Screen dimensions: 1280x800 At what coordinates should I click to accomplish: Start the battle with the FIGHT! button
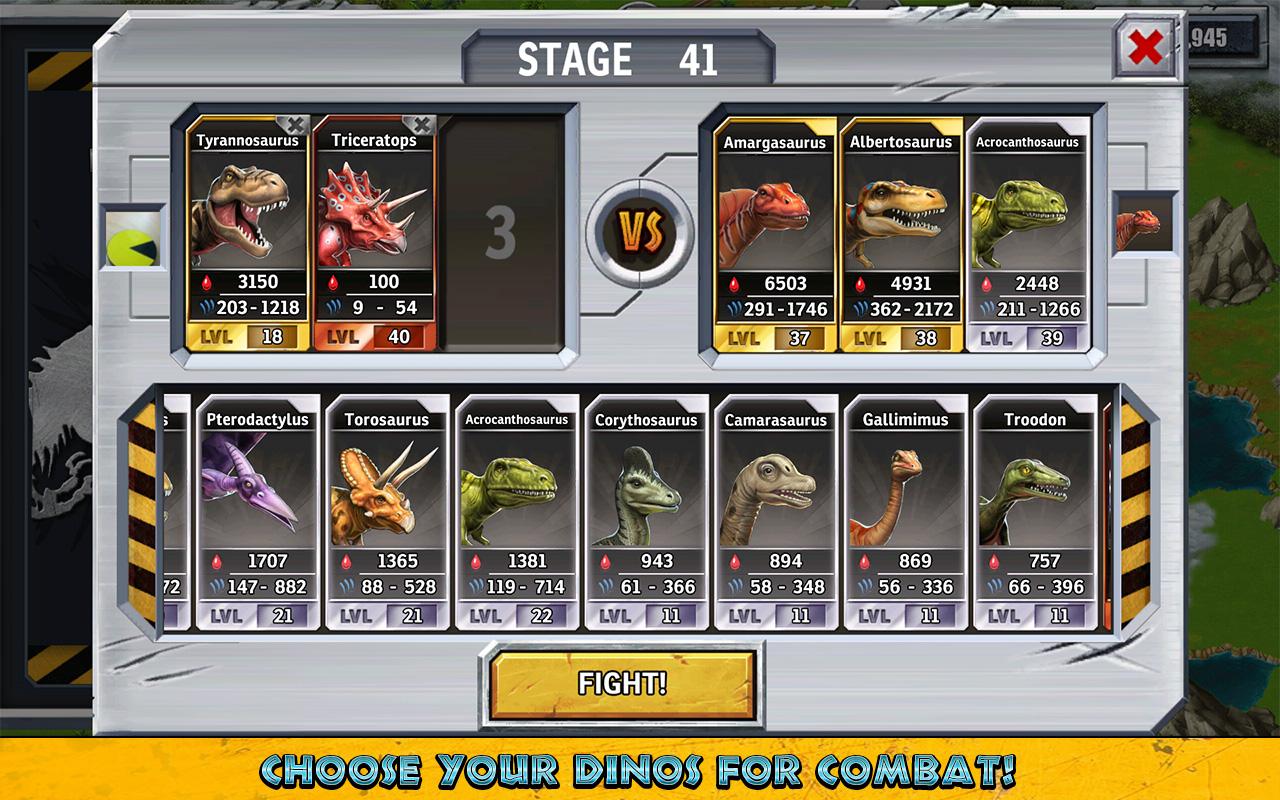click(x=622, y=684)
